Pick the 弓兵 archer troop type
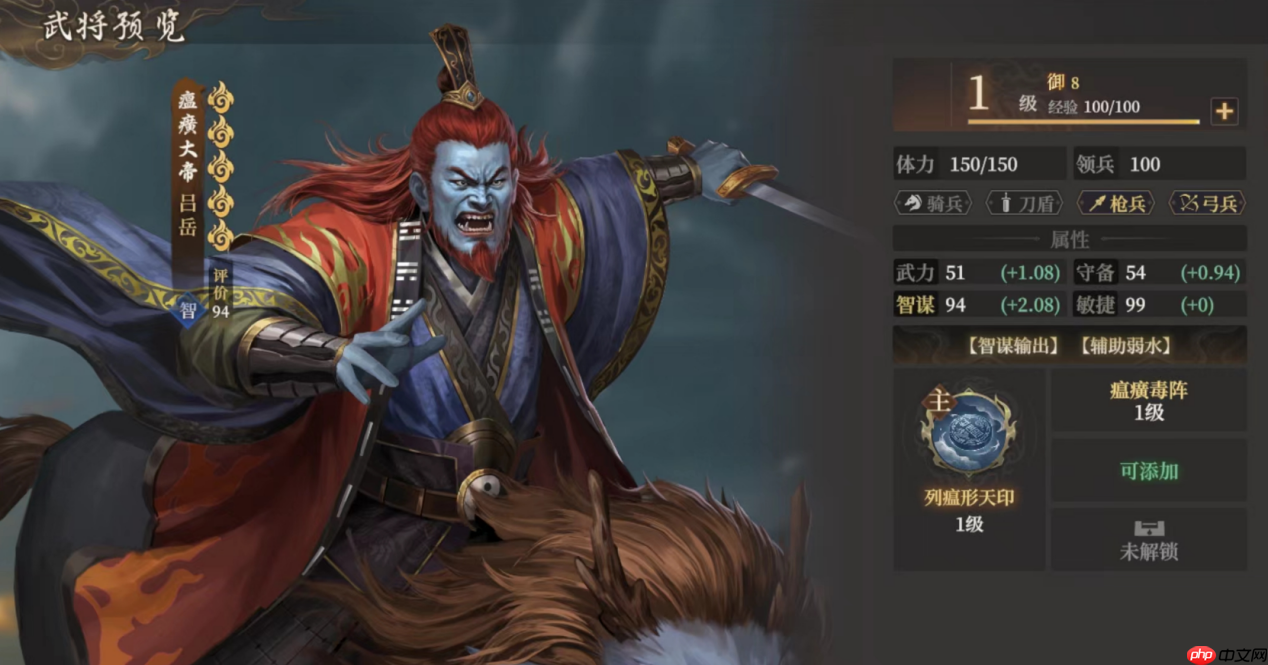The width and height of the screenshot is (1268, 665). pyautogui.click(x=1207, y=203)
